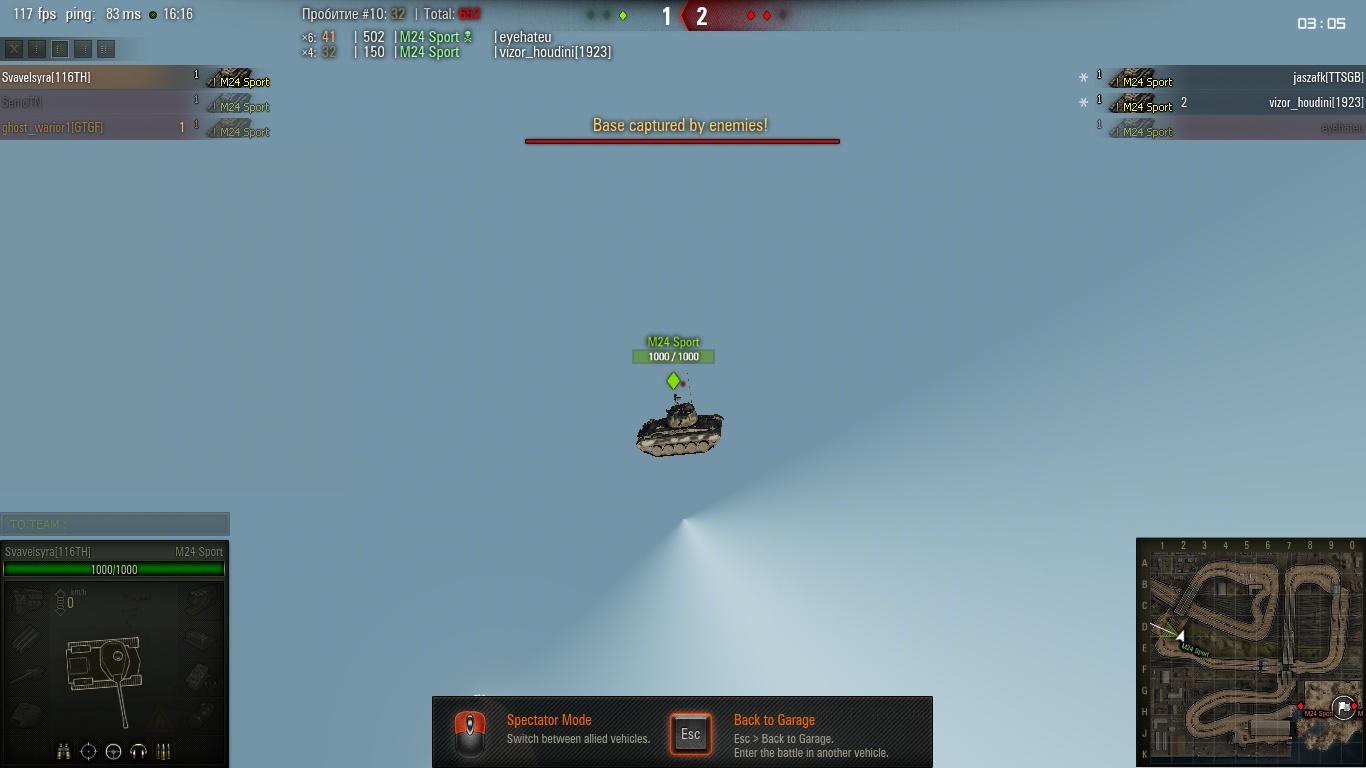Click the driver steering wheel icon
The width and height of the screenshot is (1366, 768).
113,751
